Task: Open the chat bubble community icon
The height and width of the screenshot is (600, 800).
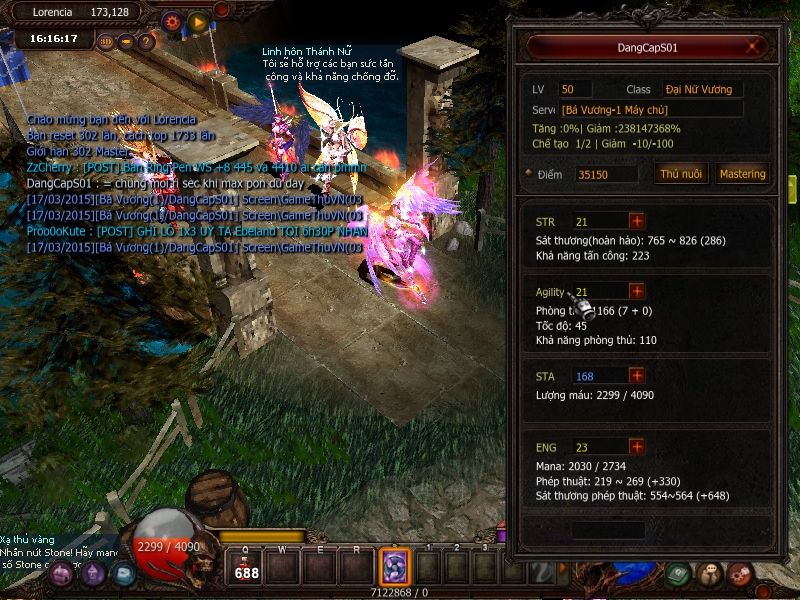Action: 710,574
